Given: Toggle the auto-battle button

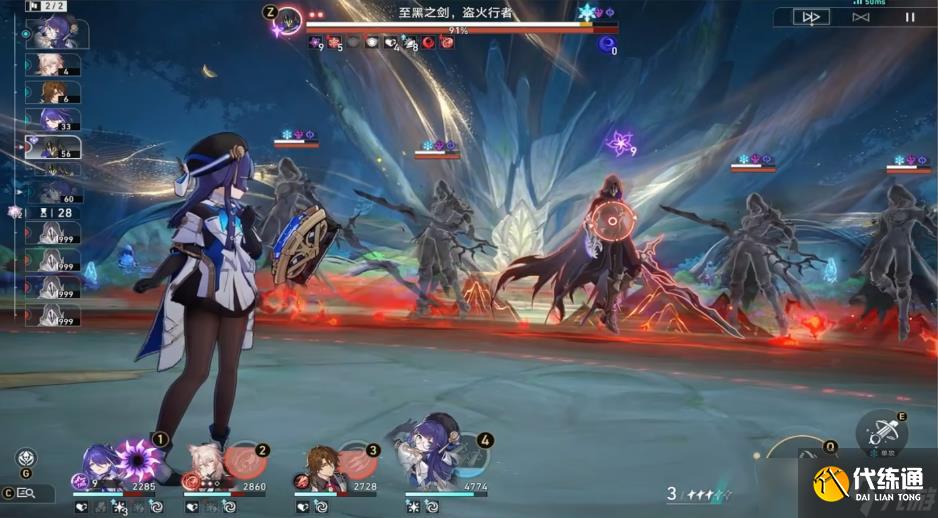Looking at the screenshot, I should pyautogui.click(x=860, y=17).
